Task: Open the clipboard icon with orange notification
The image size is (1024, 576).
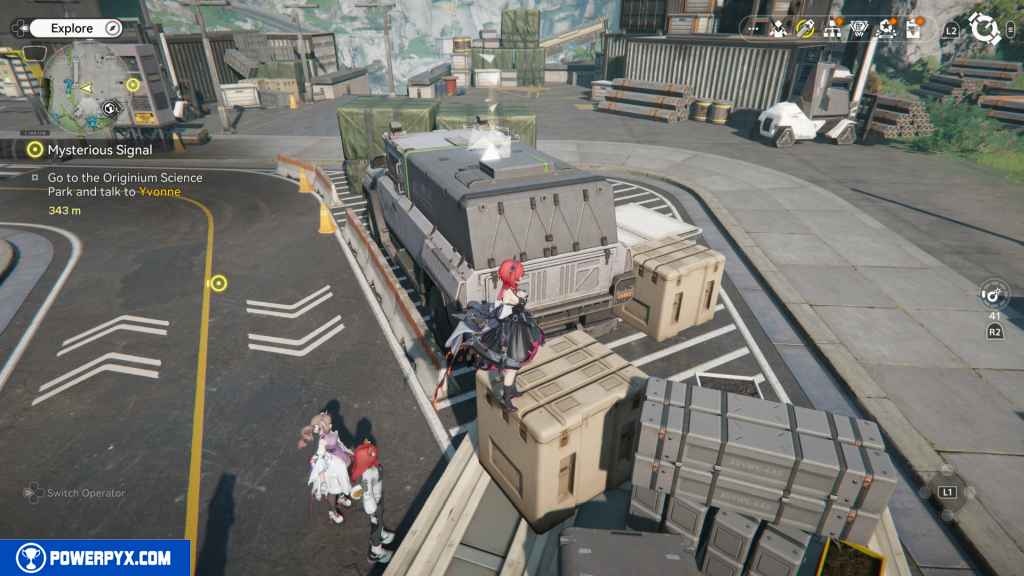Action: point(913,29)
